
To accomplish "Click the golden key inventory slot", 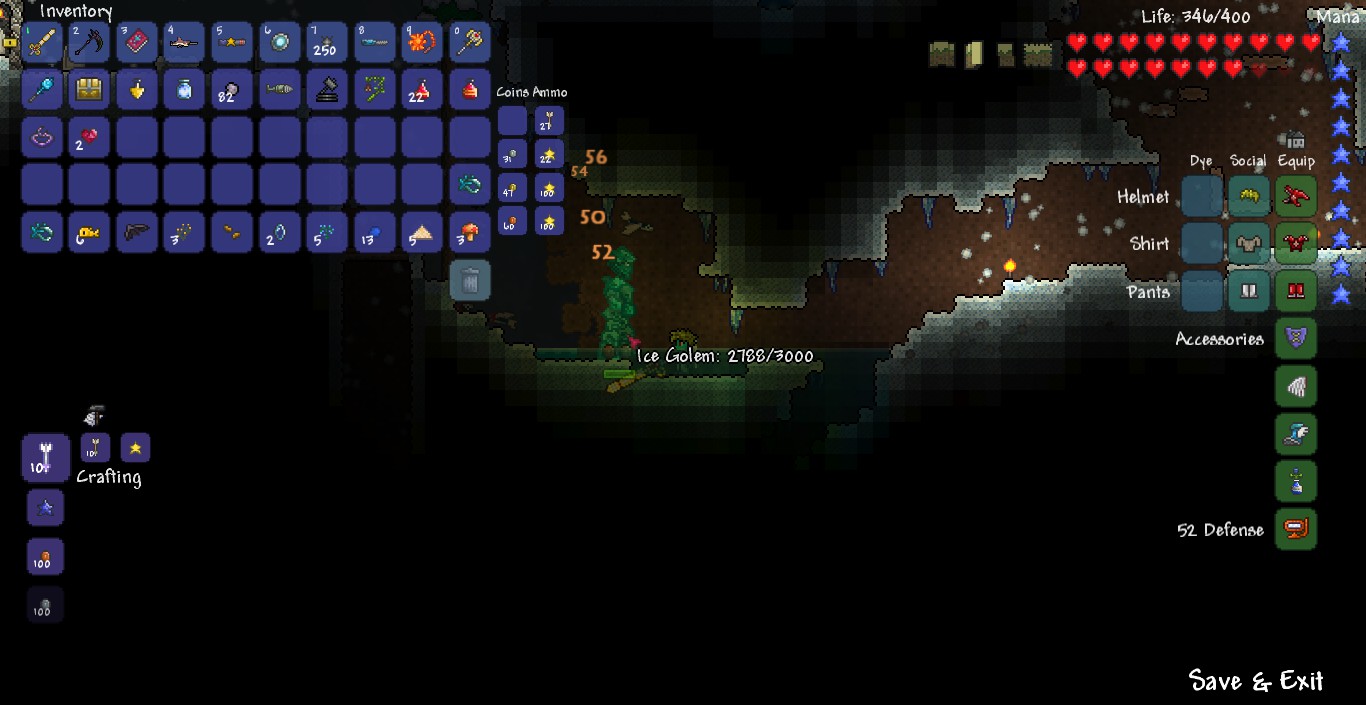I will 89,232.
